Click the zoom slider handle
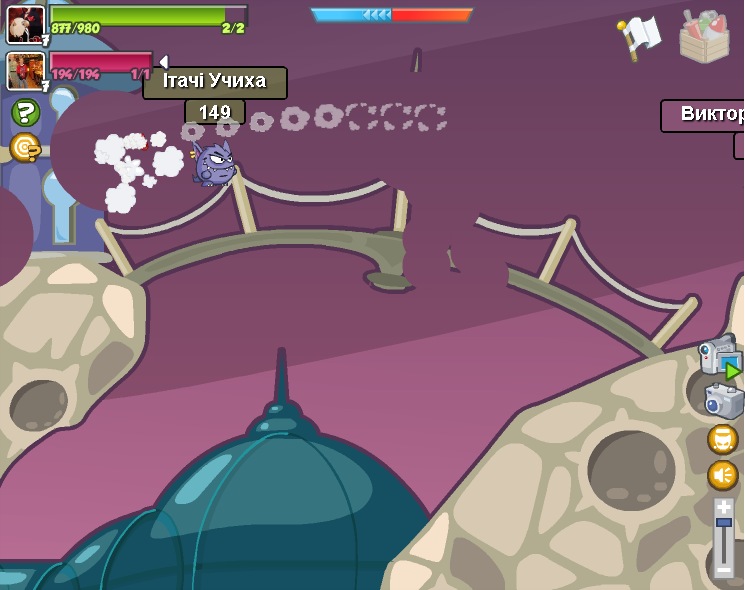This screenshot has height=590, width=745. pyautogui.click(x=723, y=523)
